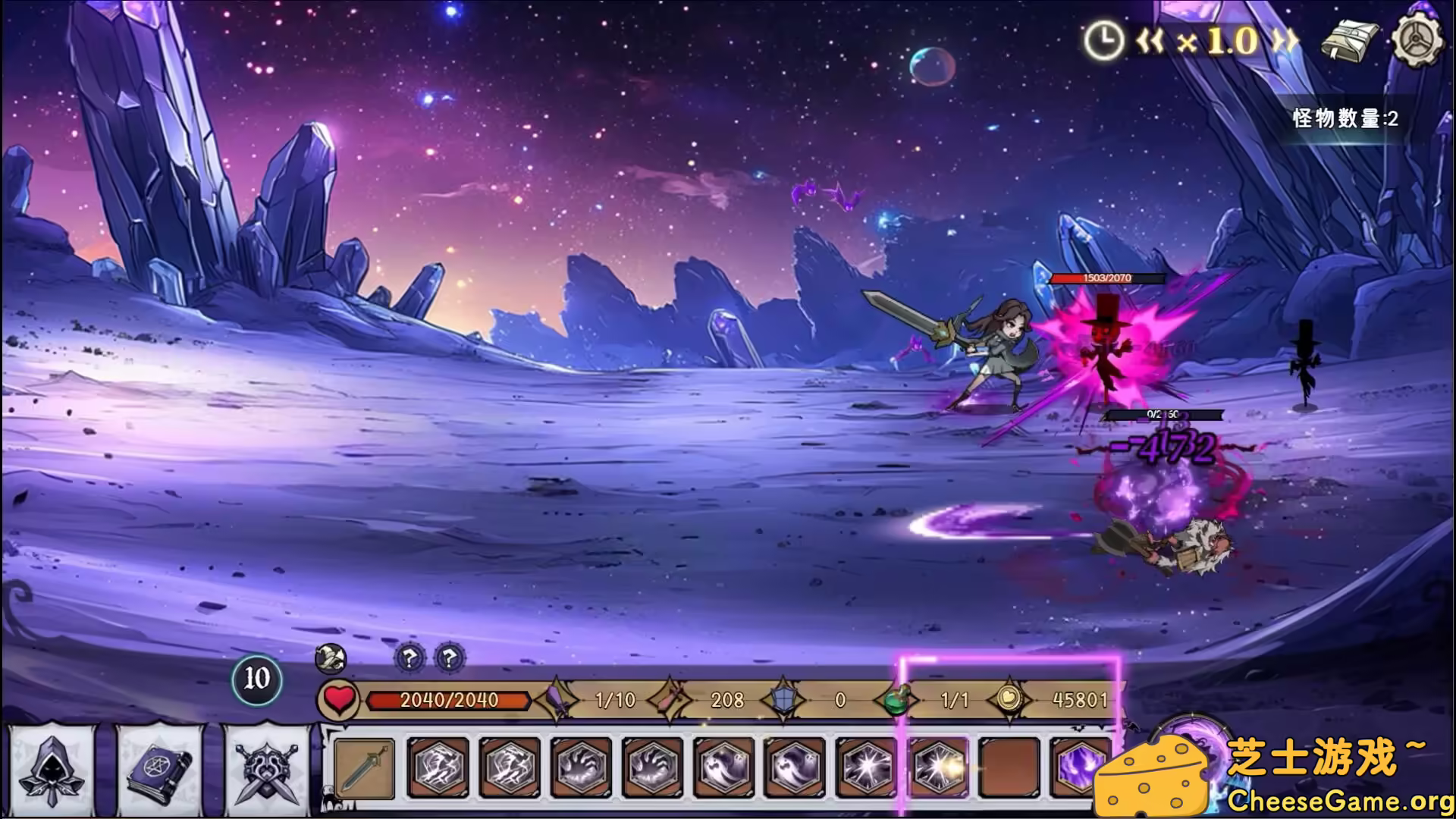1456x819 pixels.
Task: Toggle the second question-mark mystery buff slot
Action: 450,660
